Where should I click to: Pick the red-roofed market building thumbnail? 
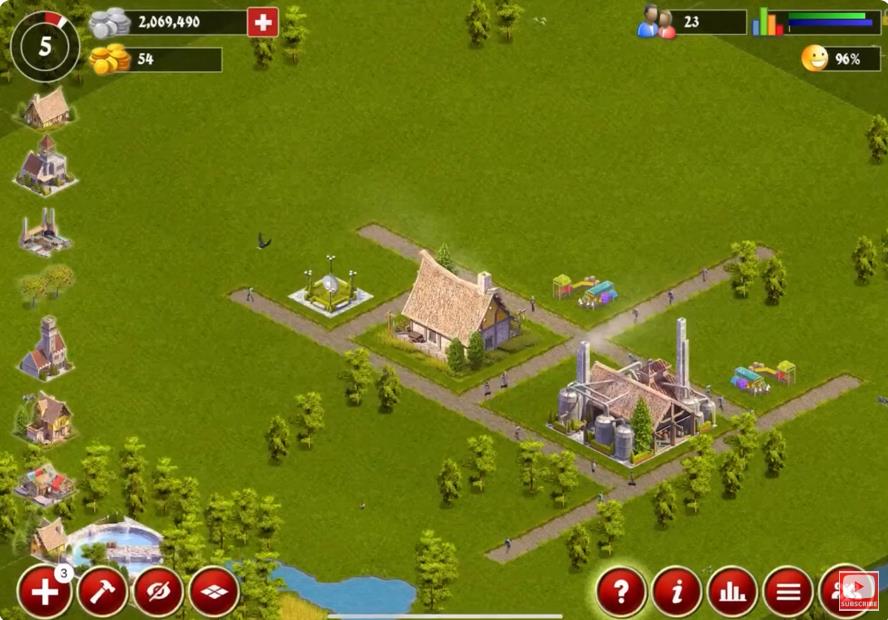(x=46, y=482)
